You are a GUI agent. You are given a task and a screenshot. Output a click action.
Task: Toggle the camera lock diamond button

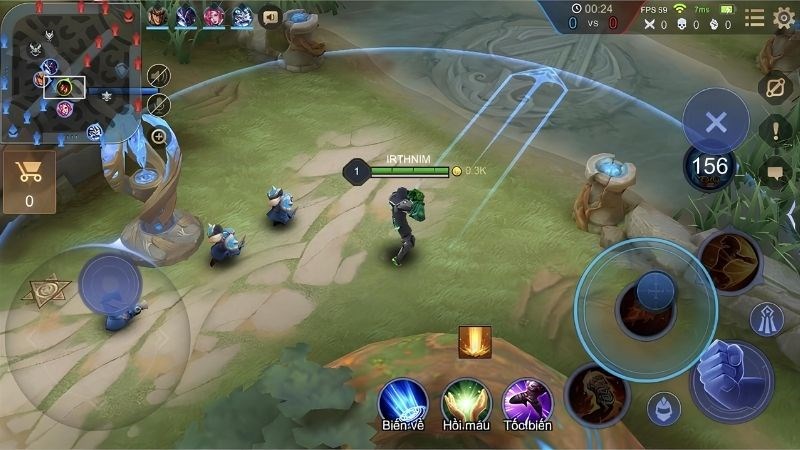click(775, 88)
